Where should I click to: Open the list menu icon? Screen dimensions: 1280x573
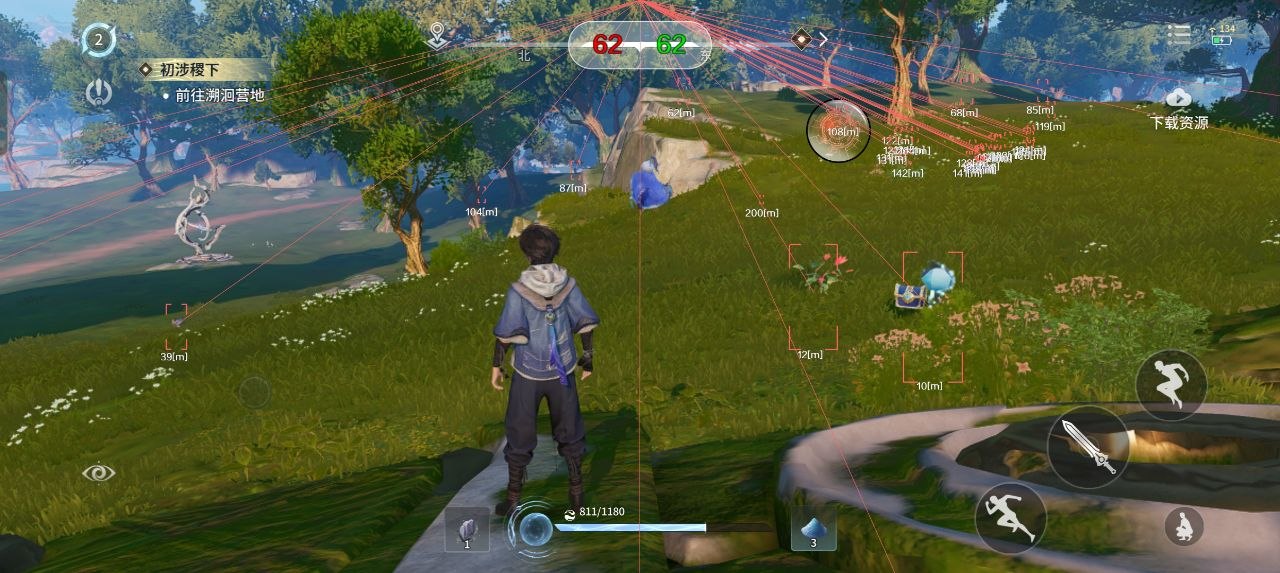pos(1180,34)
